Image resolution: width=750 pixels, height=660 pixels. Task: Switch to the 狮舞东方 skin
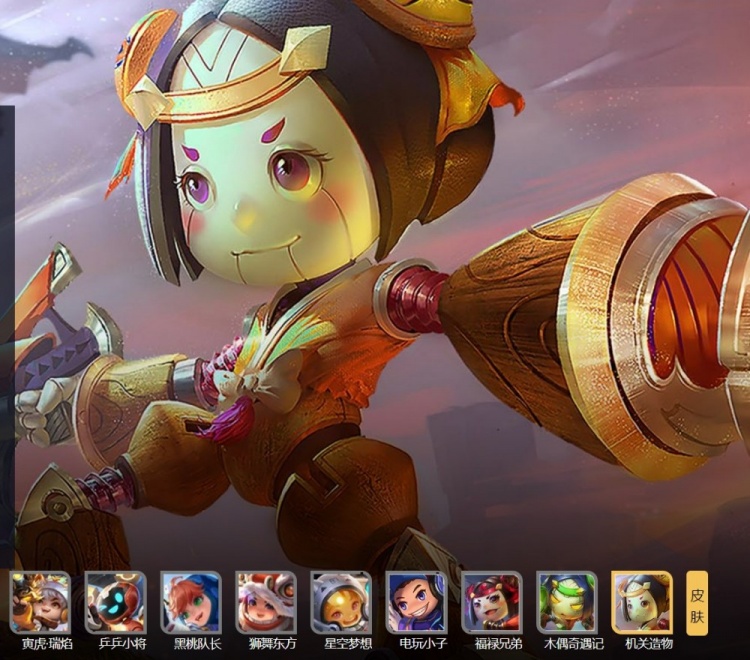(266, 602)
